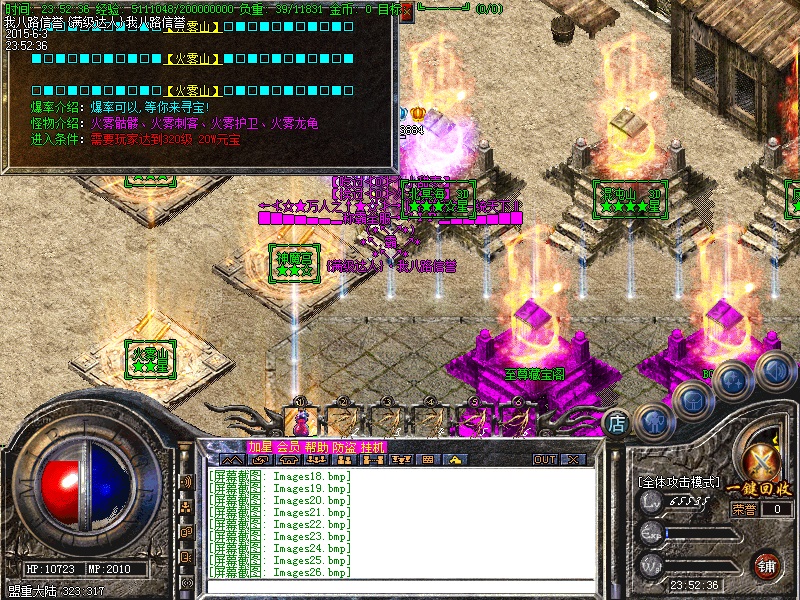This screenshot has height=600, width=800.
Task: Close with the X button beside OUT
Action: [x=573, y=460]
